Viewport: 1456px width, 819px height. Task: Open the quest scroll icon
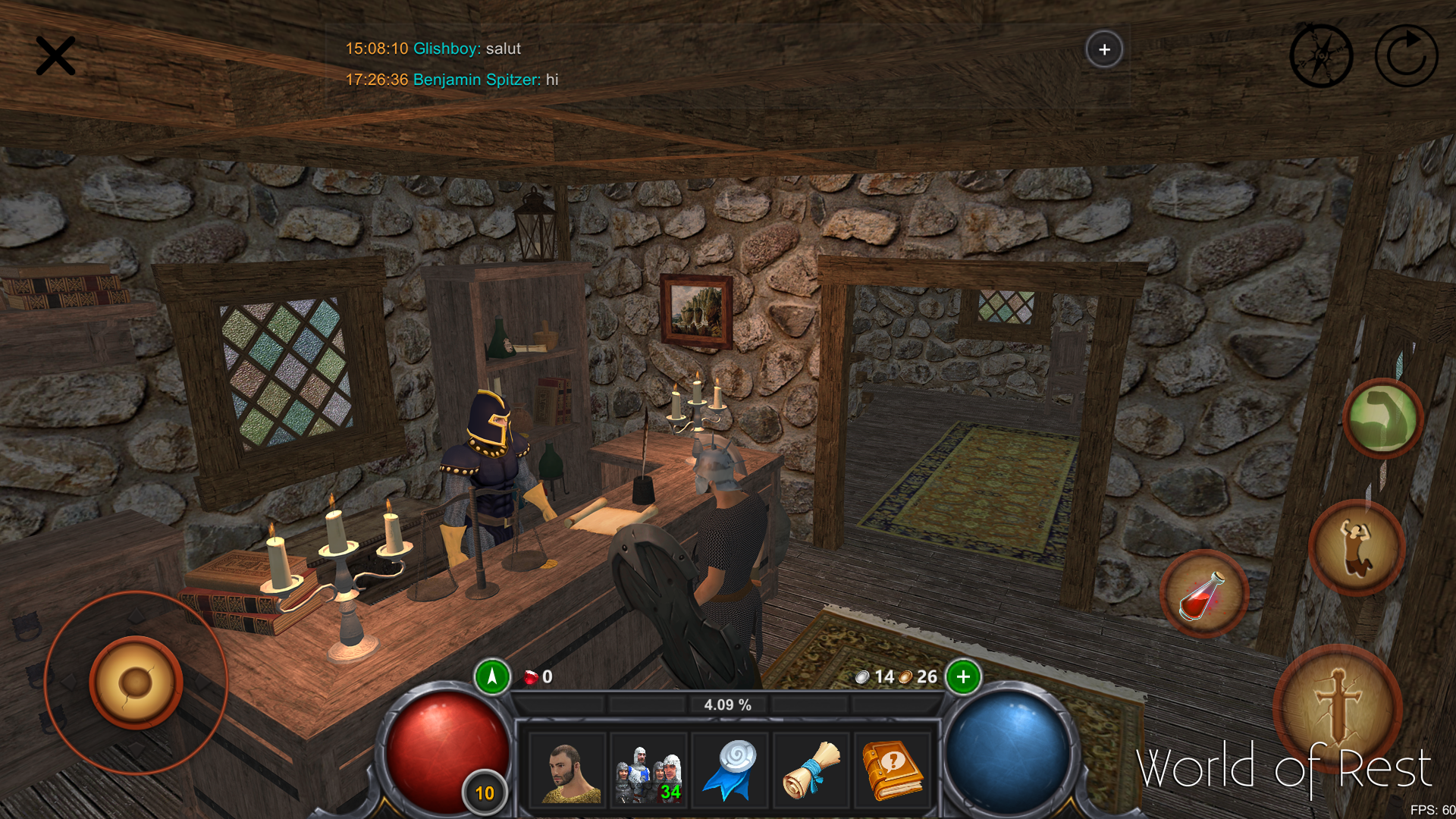(x=811, y=768)
